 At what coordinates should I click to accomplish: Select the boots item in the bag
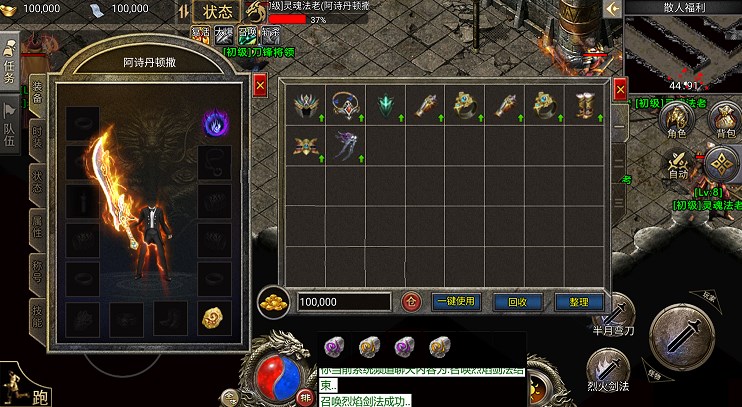583,103
